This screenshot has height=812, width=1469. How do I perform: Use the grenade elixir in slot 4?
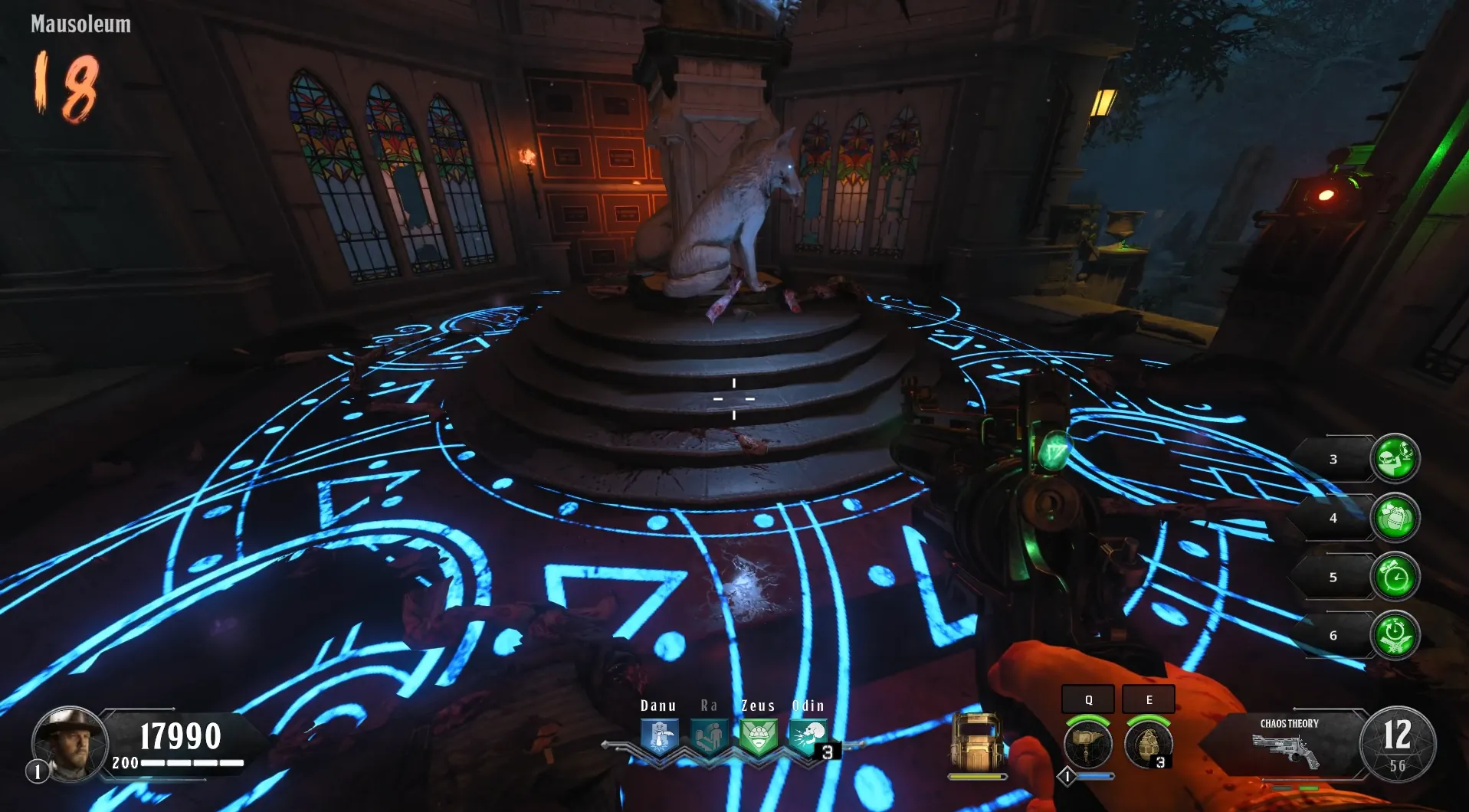tap(1395, 517)
